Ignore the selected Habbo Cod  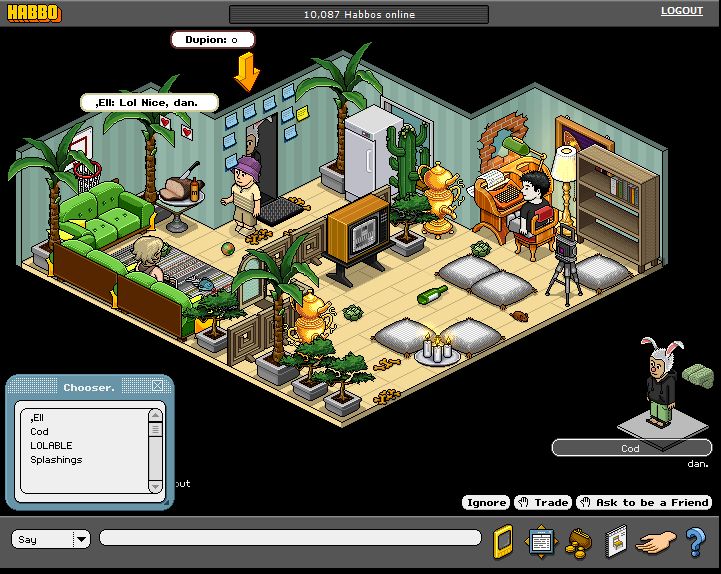(486, 502)
